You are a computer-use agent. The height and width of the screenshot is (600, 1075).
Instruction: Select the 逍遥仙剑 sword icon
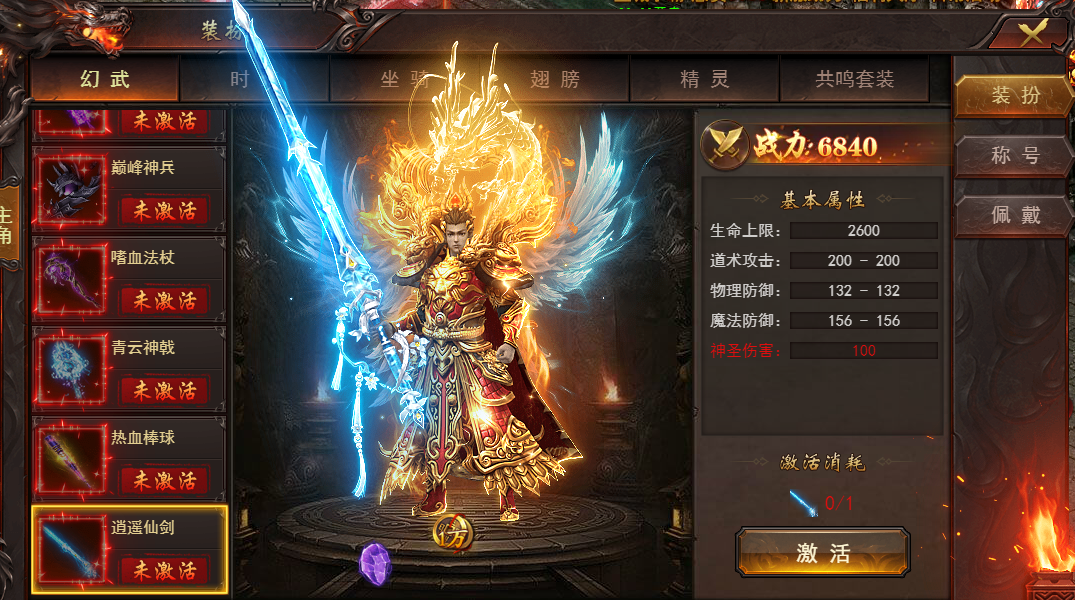pos(72,549)
